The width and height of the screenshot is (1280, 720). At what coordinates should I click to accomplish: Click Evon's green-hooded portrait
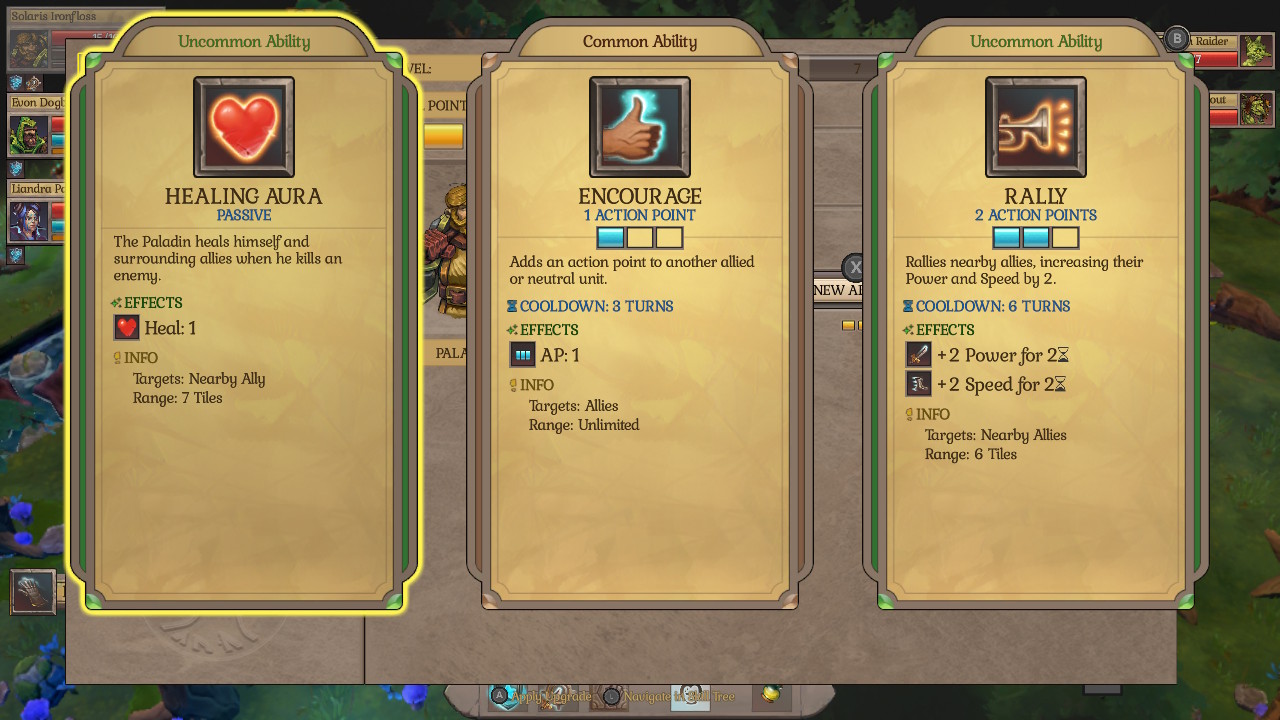(x=28, y=134)
